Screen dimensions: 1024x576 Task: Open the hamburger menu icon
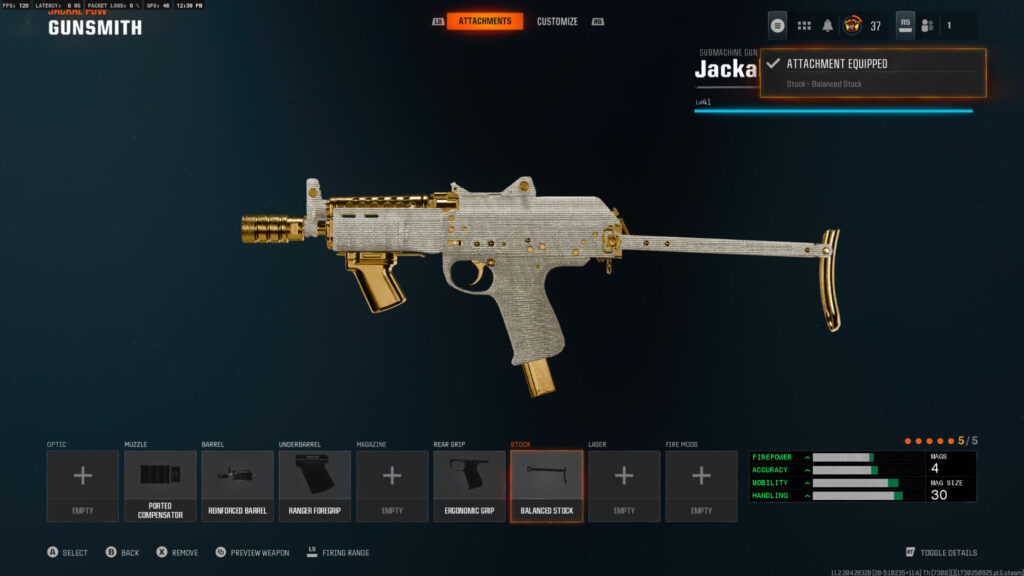[777, 25]
